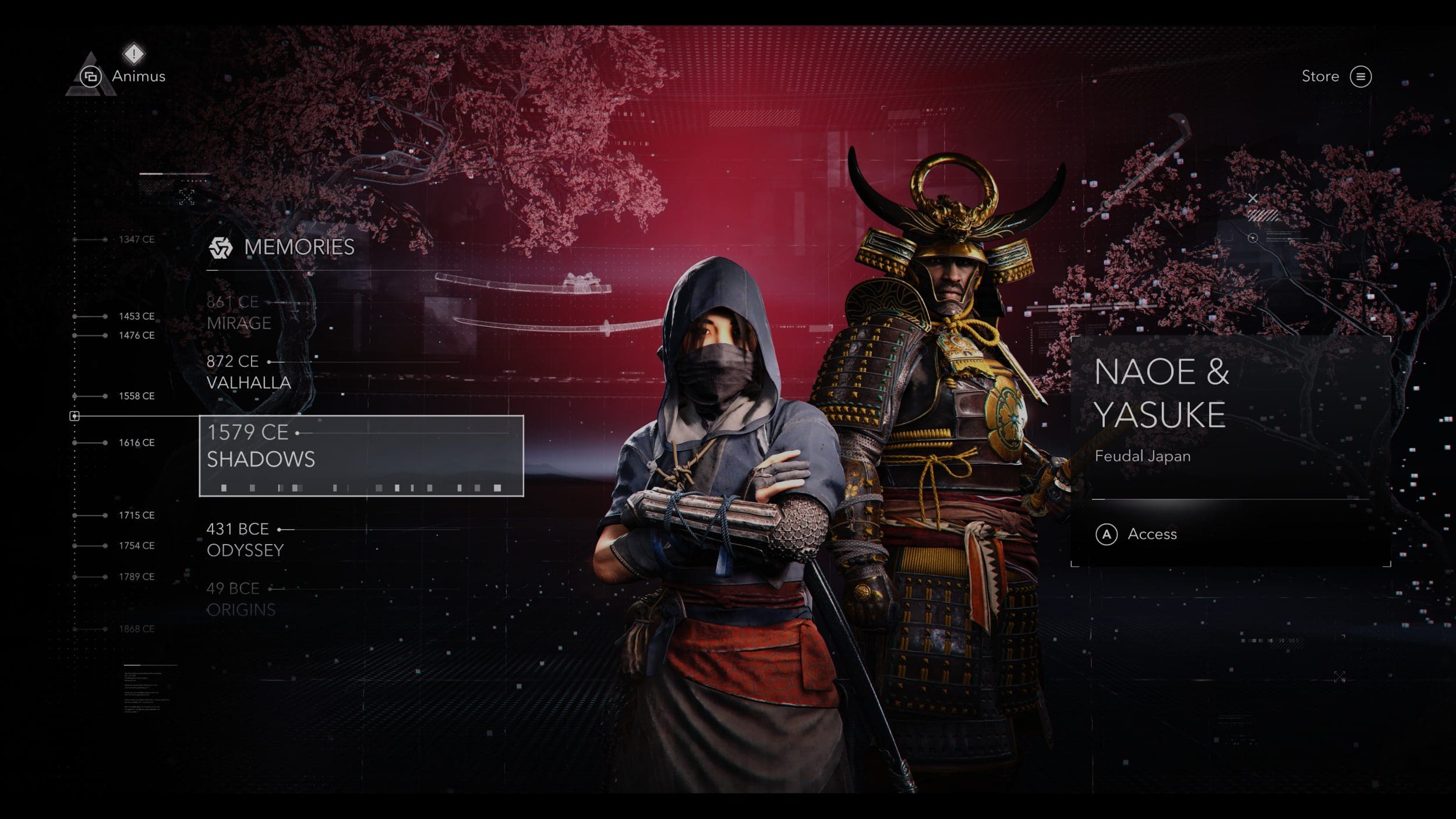1456x819 pixels.
Task: Choose the 872 CE Valhalla memory
Action: (248, 372)
